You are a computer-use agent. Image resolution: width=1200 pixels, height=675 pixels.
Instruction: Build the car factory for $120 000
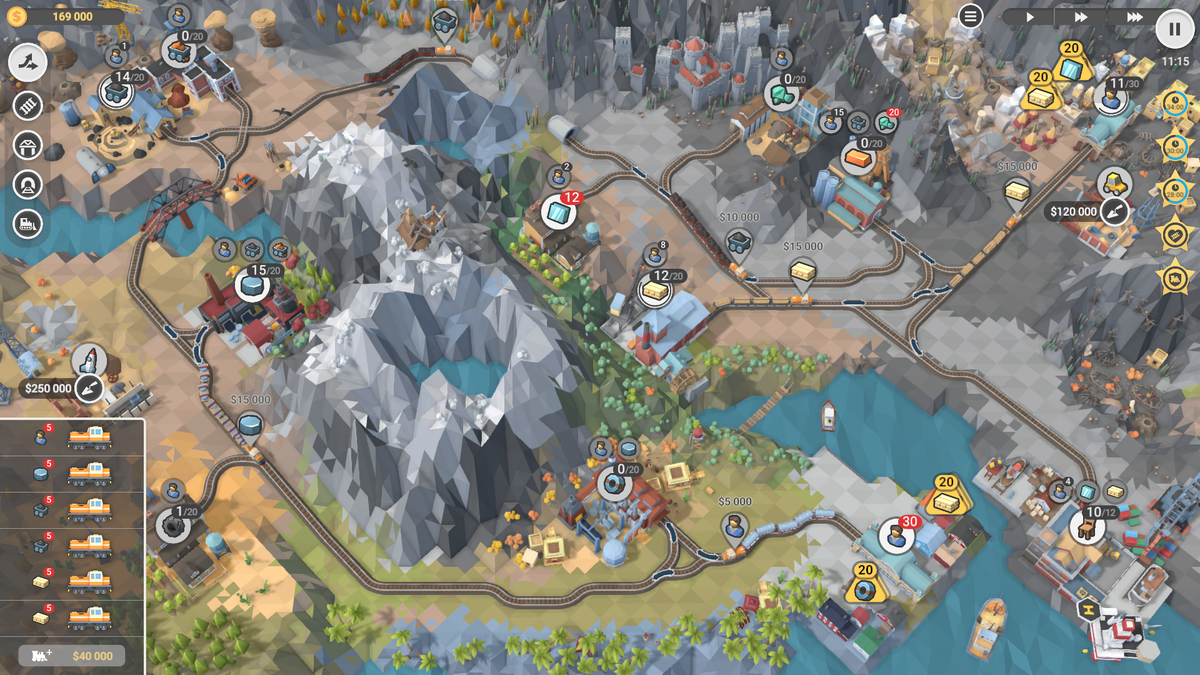coord(1114,211)
